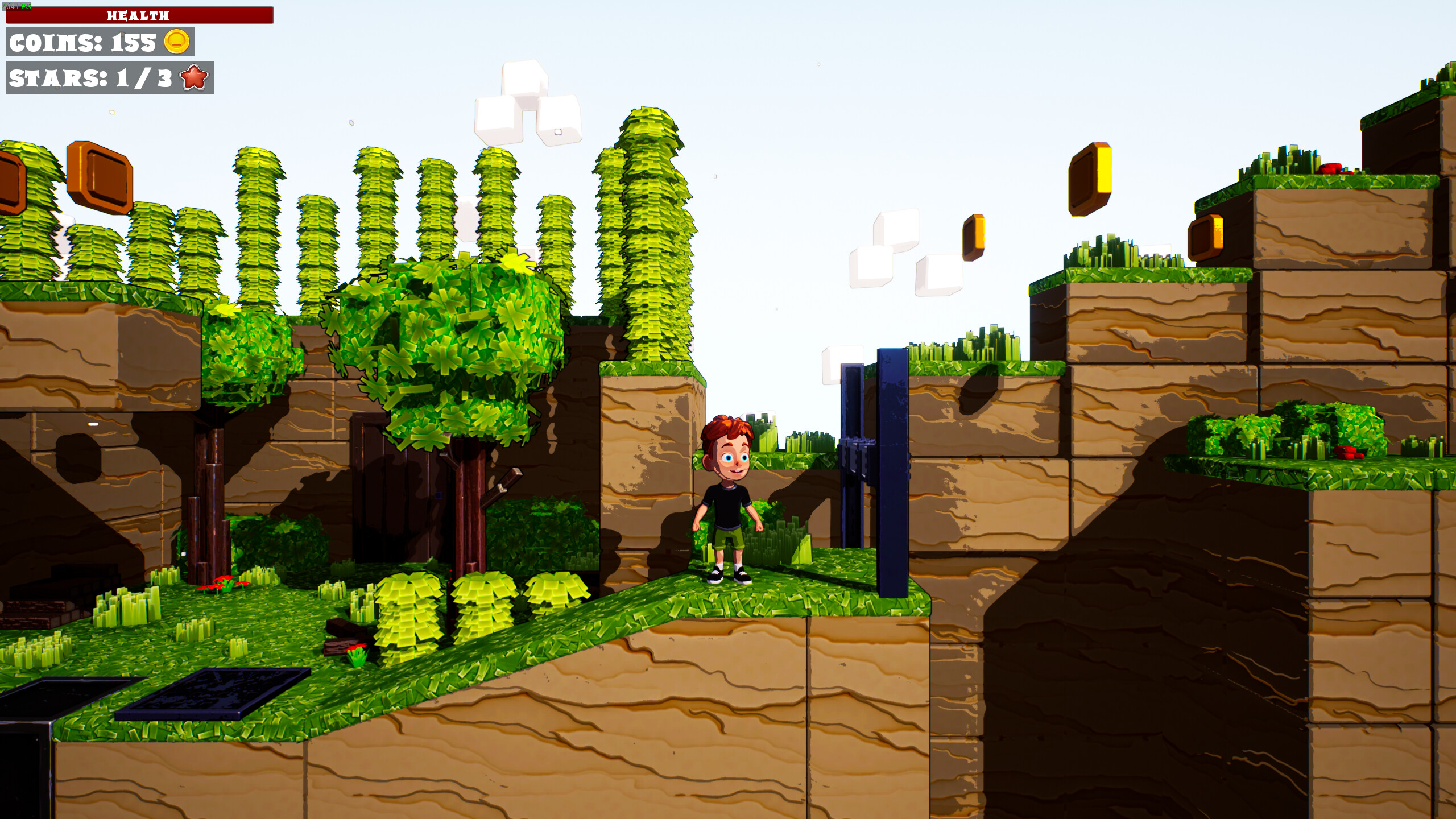This screenshot has width=1456, height=819.
Task: Click the gold coin icon next to COINS counter
Action: (177, 42)
